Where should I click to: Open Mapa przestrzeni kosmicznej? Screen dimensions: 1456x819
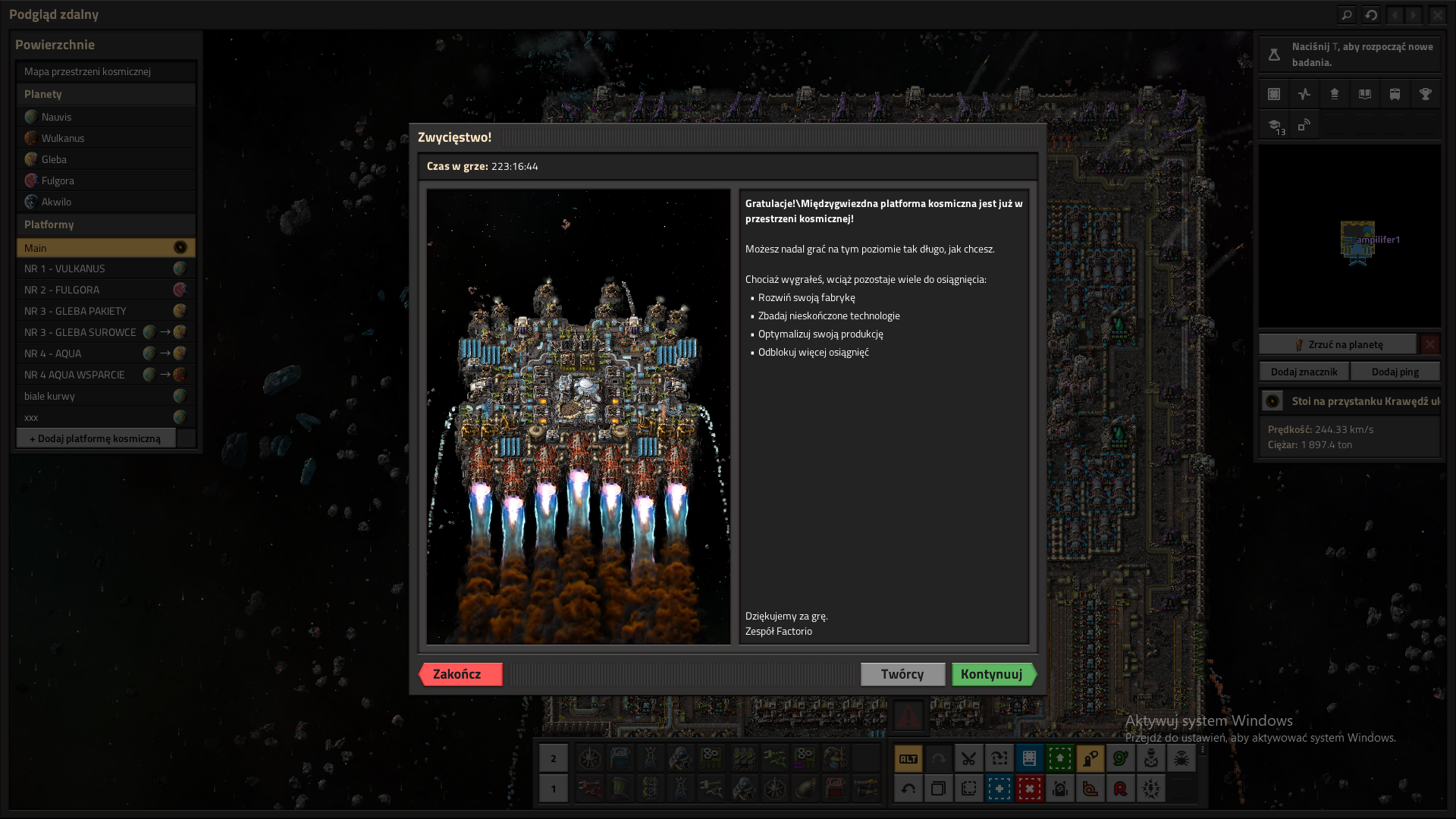pos(88,71)
